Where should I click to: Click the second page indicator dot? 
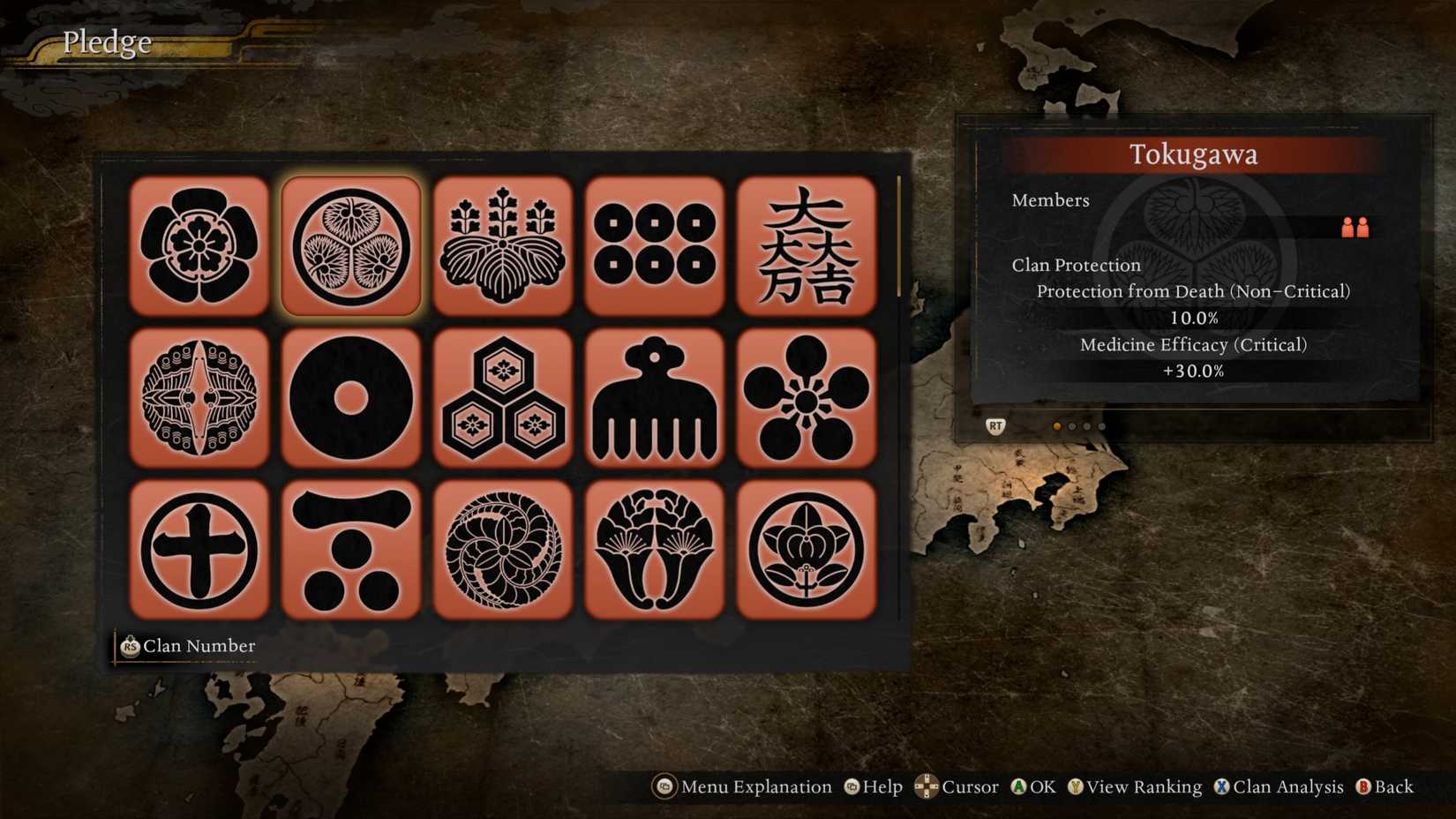pos(1071,426)
